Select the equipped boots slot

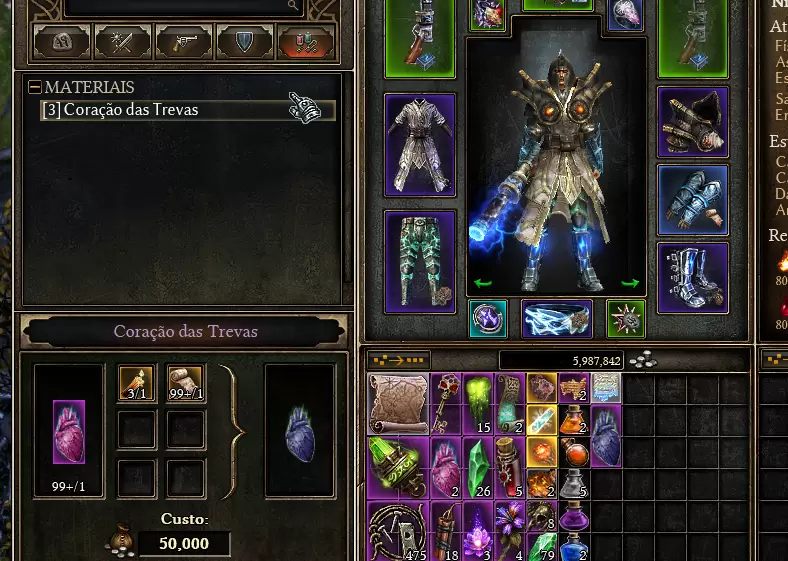click(692, 277)
